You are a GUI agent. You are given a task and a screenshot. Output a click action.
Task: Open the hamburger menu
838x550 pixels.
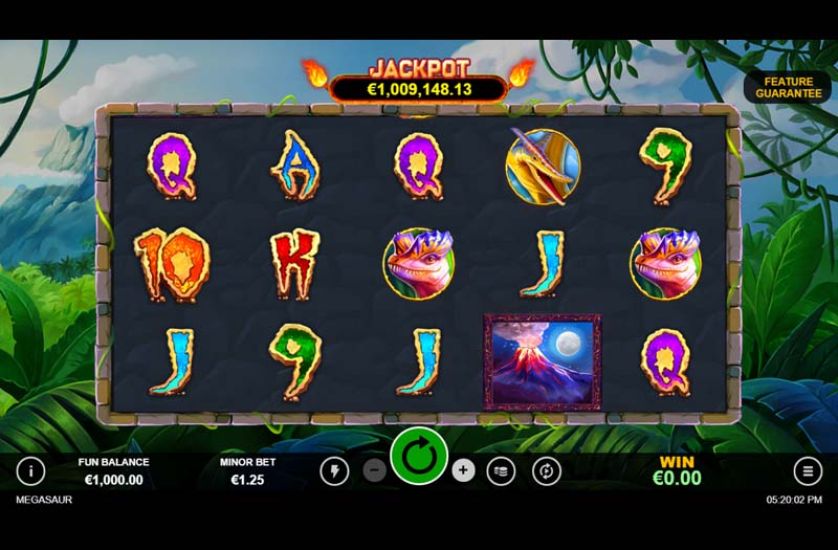[x=807, y=470]
